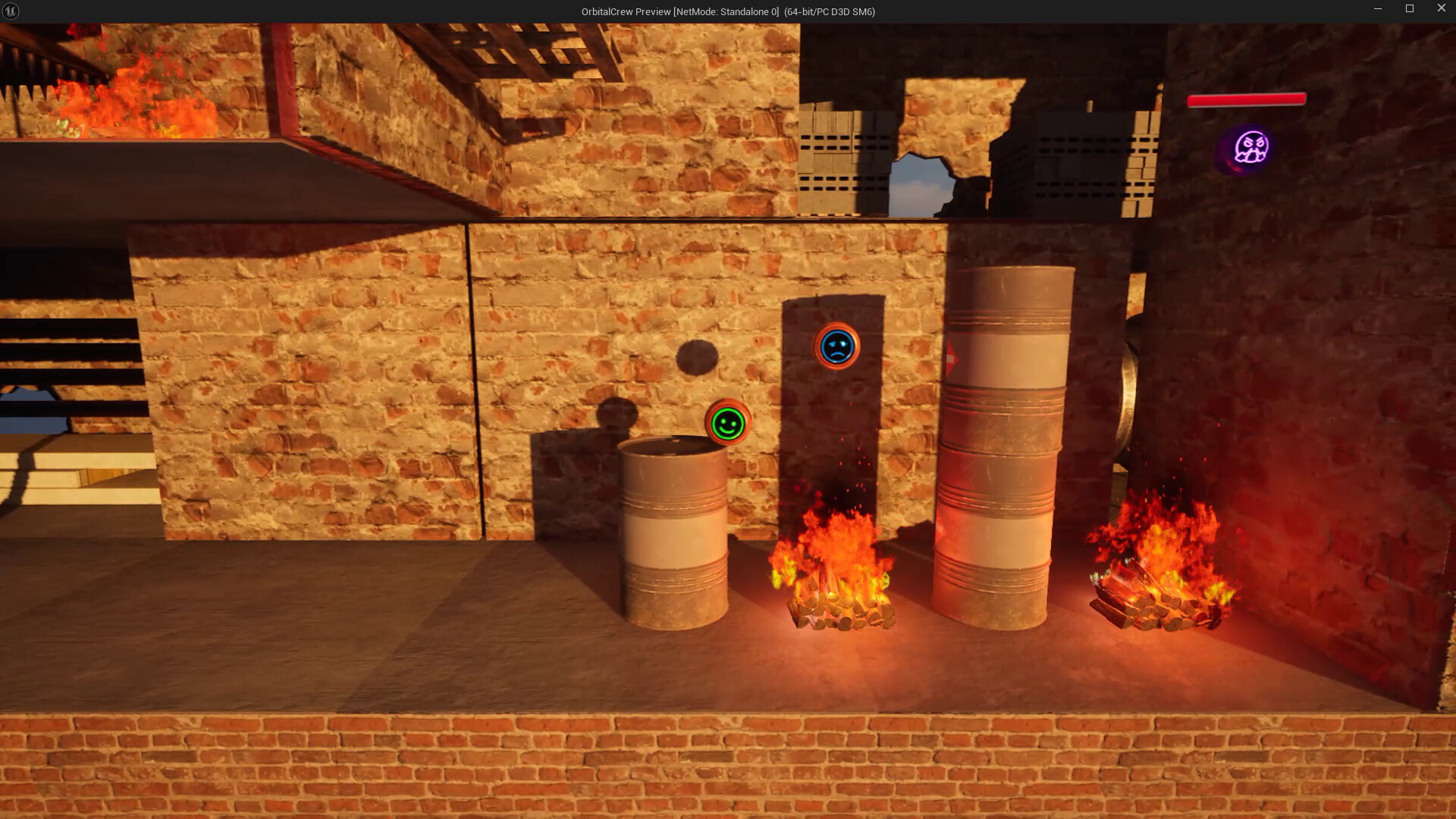
Task: Maximize the OrbitalCrew Preview window
Action: click(x=1410, y=8)
